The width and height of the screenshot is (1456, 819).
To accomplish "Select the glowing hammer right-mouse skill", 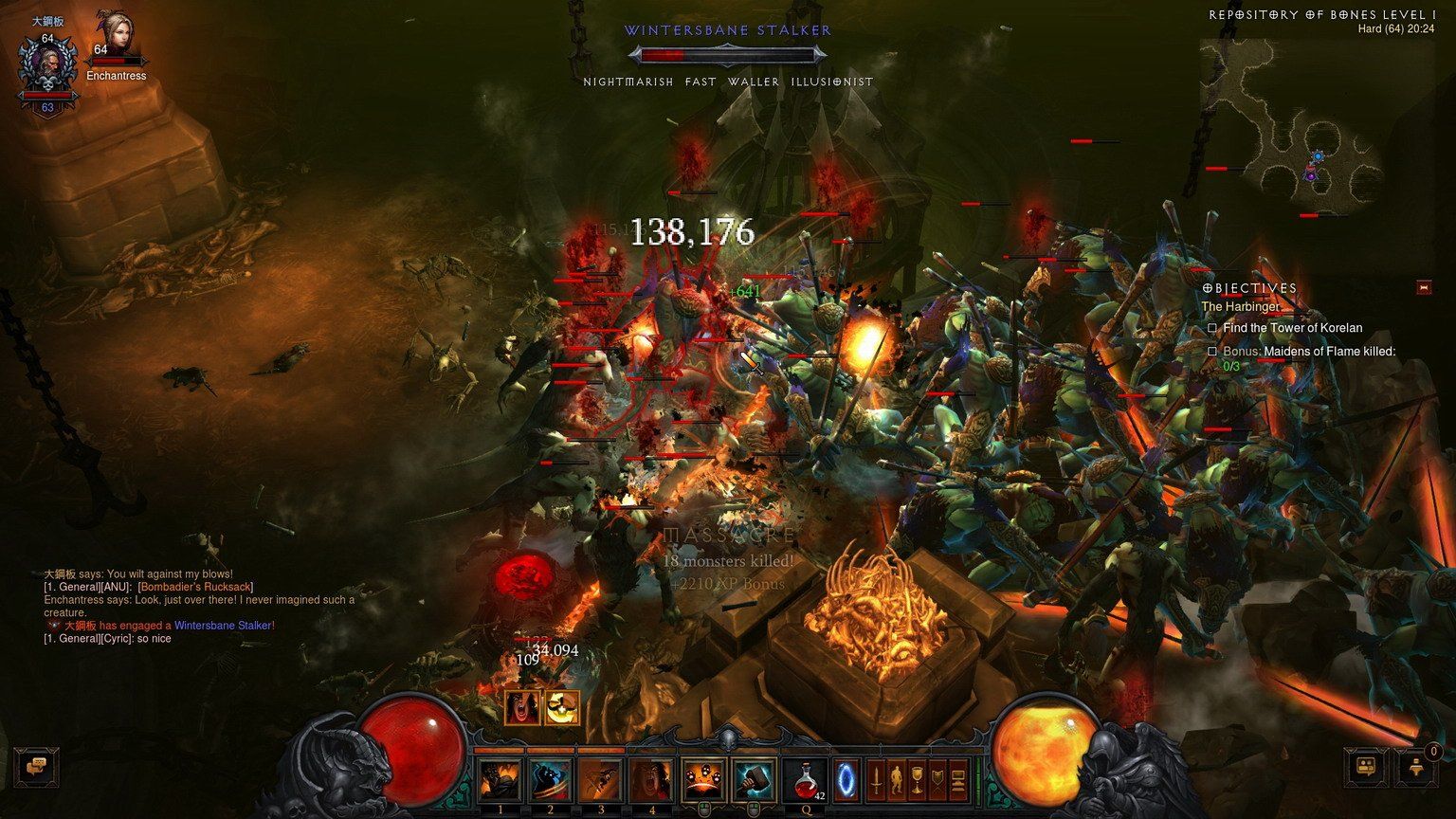I will pos(755,780).
